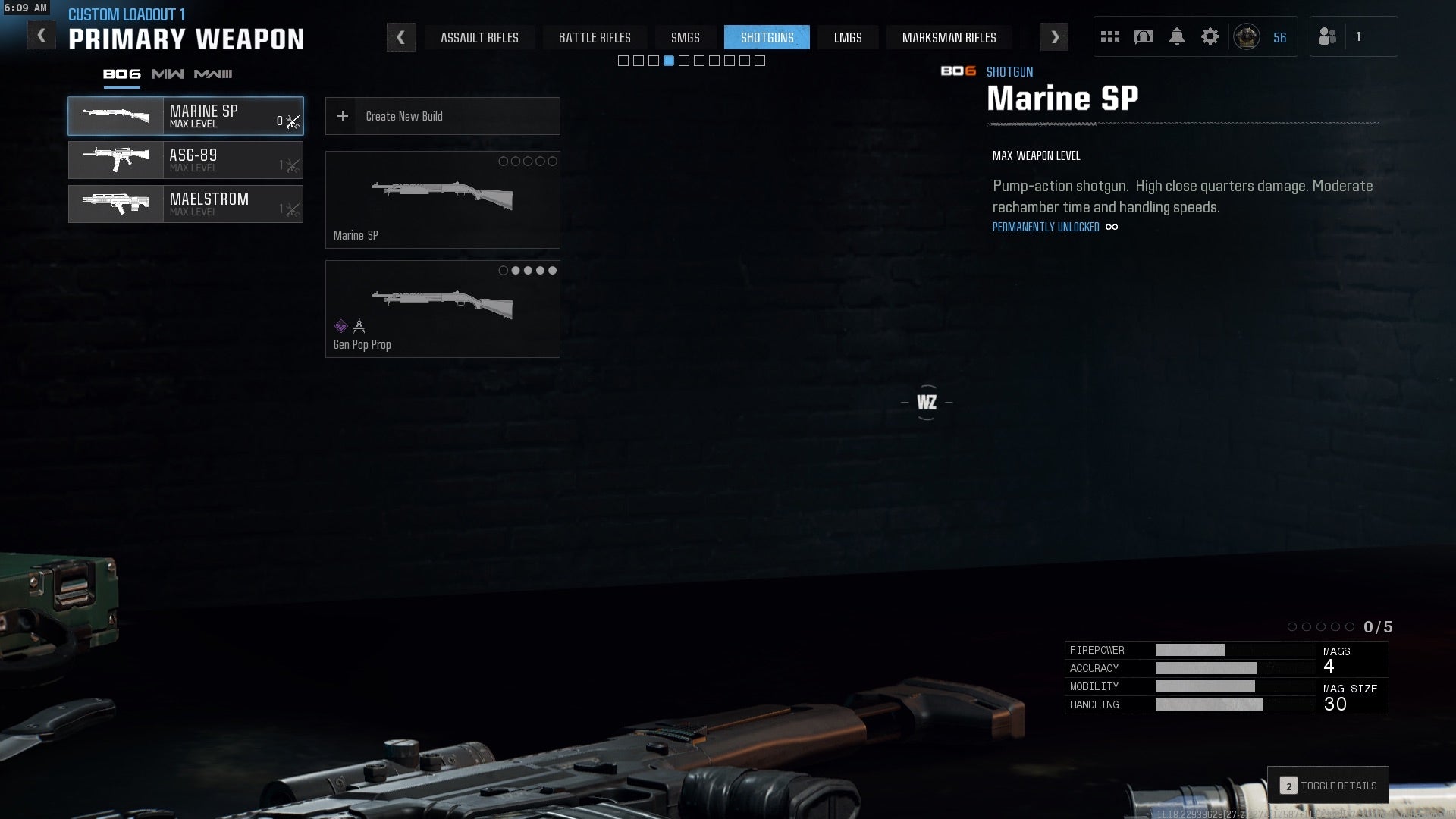
Task: Choose the Maelstrom shotgun
Action: [186, 204]
